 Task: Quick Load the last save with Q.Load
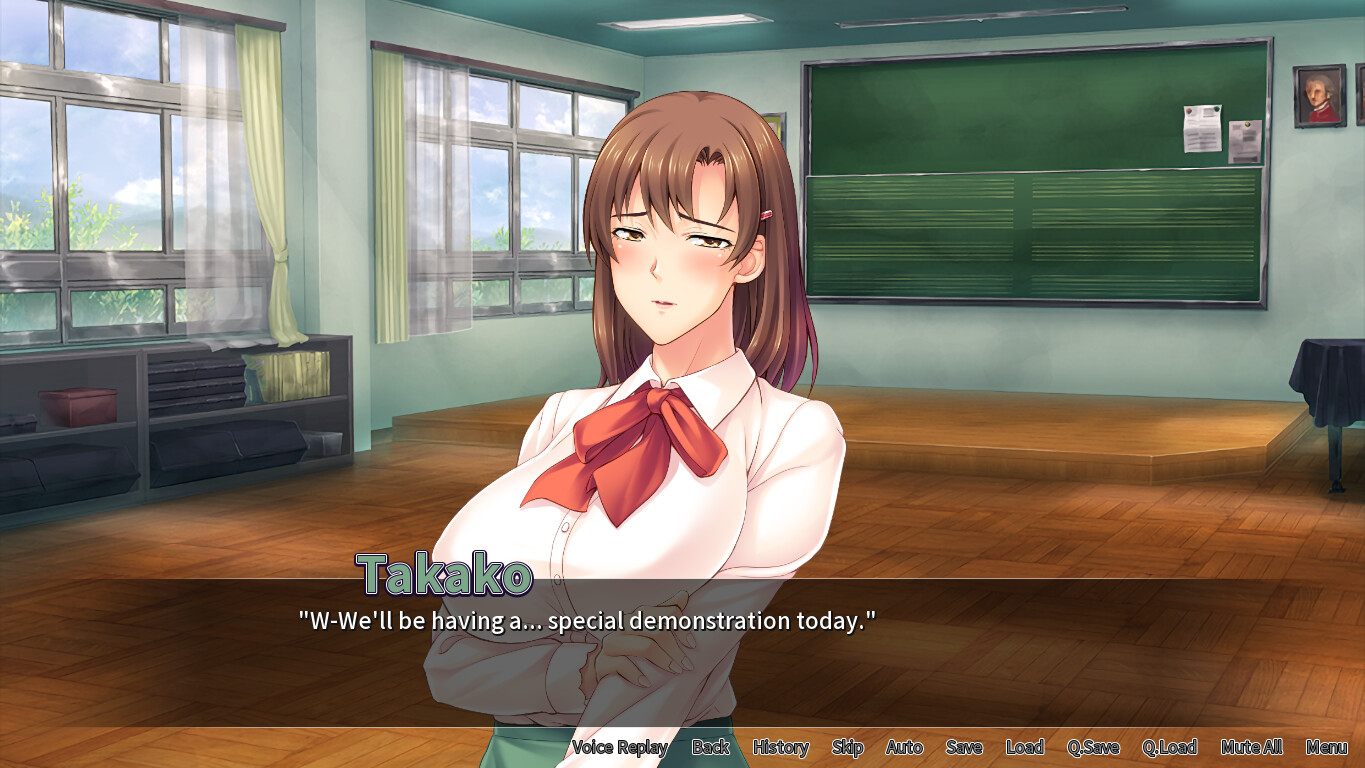(1170, 747)
